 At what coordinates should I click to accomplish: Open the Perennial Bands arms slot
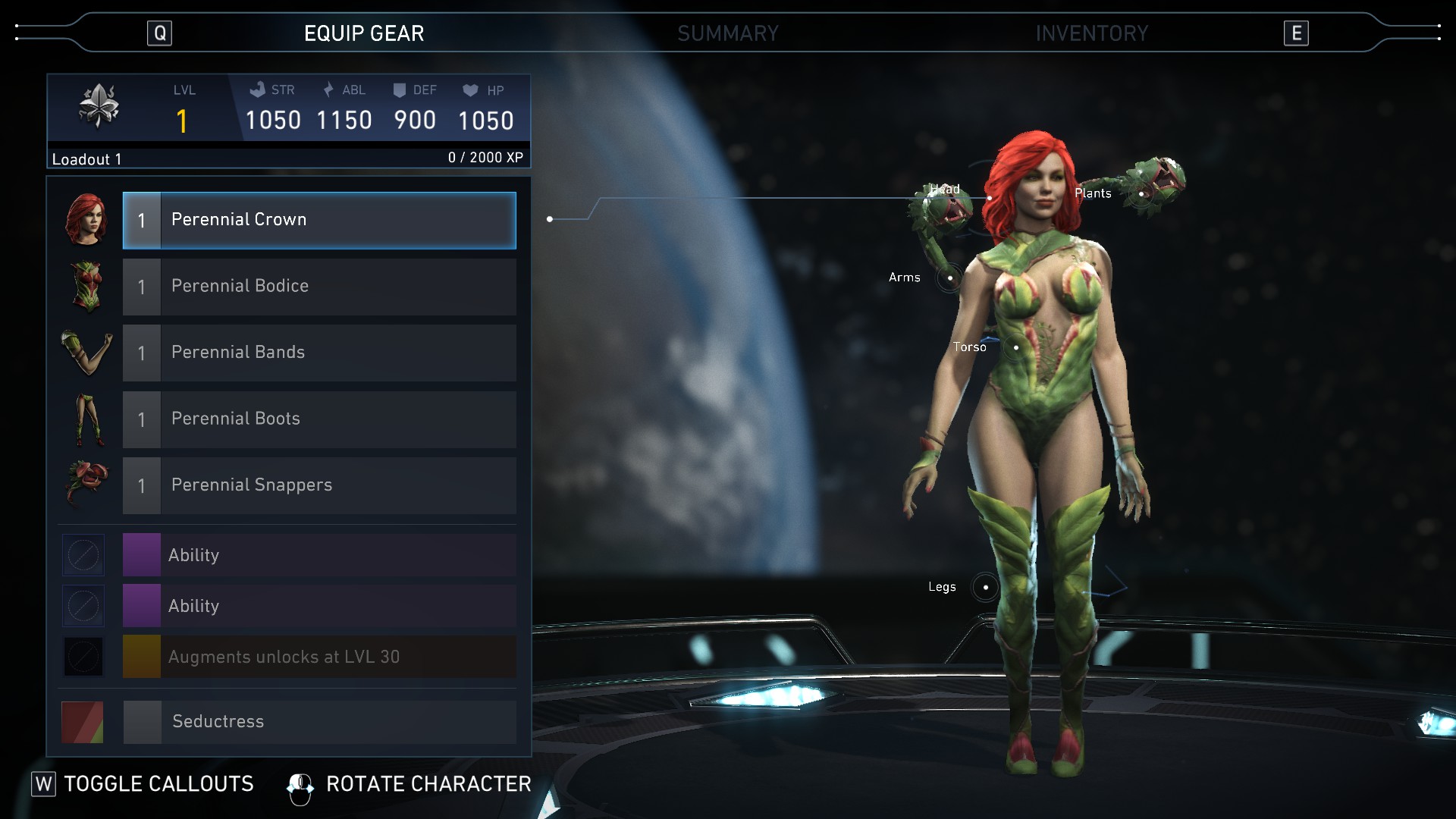[x=319, y=353]
